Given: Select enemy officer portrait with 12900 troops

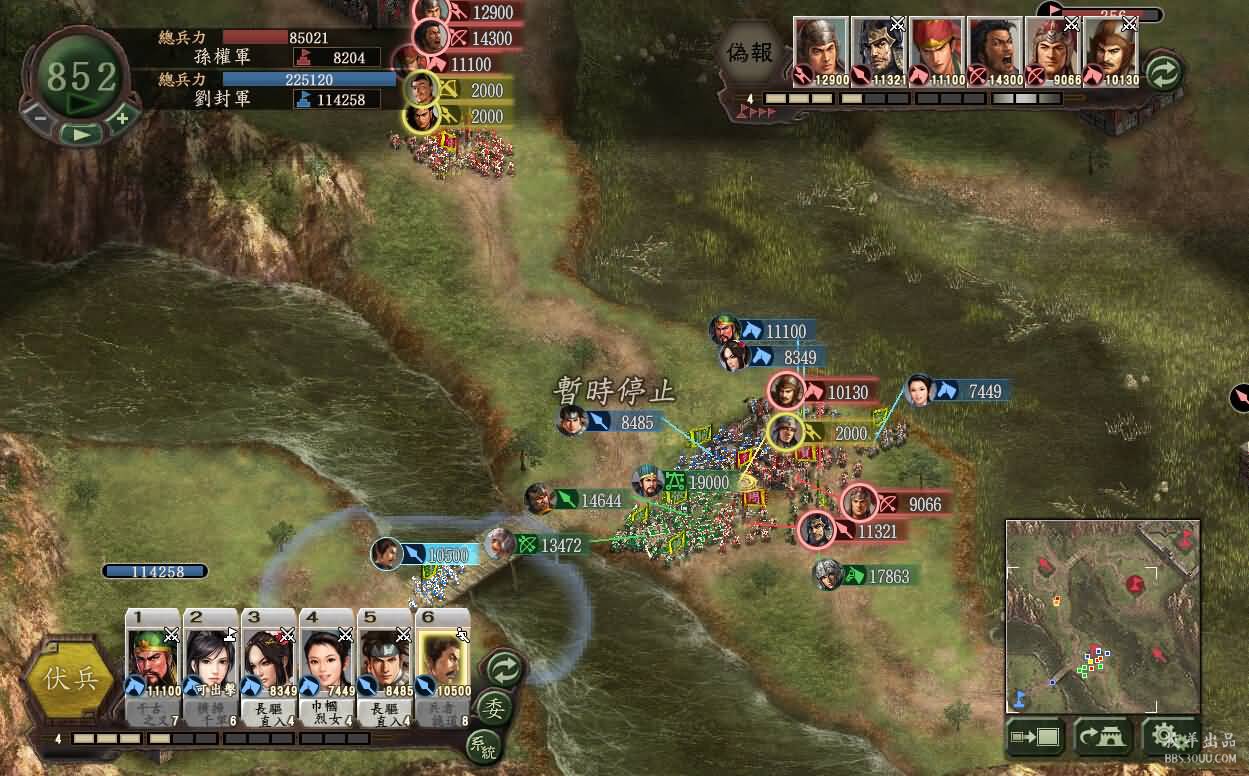Looking at the screenshot, I should tap(820, 52).
